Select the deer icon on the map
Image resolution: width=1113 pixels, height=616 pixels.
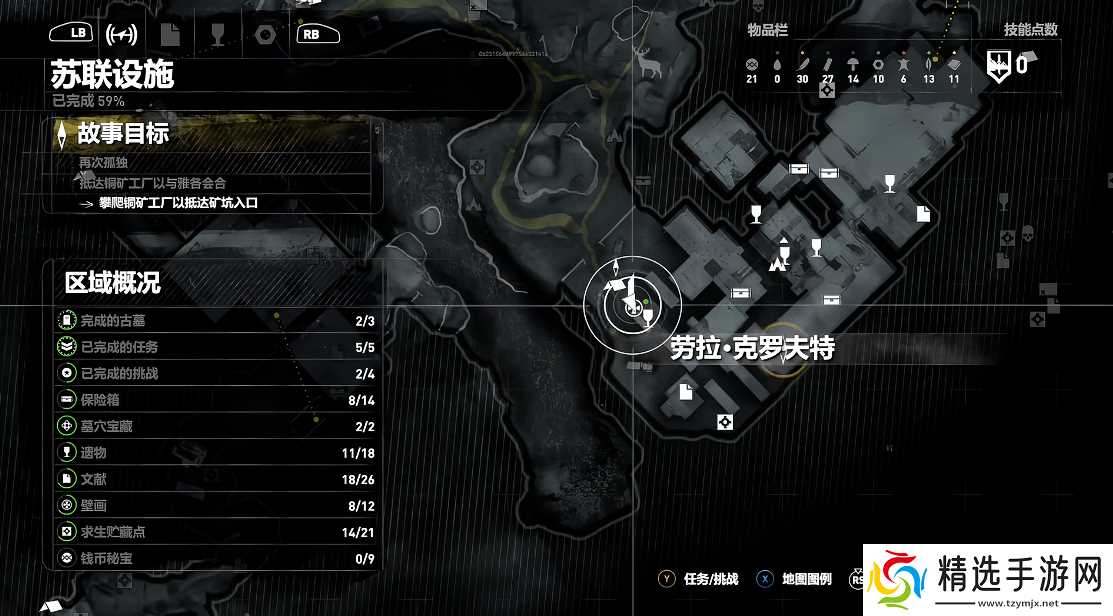pos(648,65)
